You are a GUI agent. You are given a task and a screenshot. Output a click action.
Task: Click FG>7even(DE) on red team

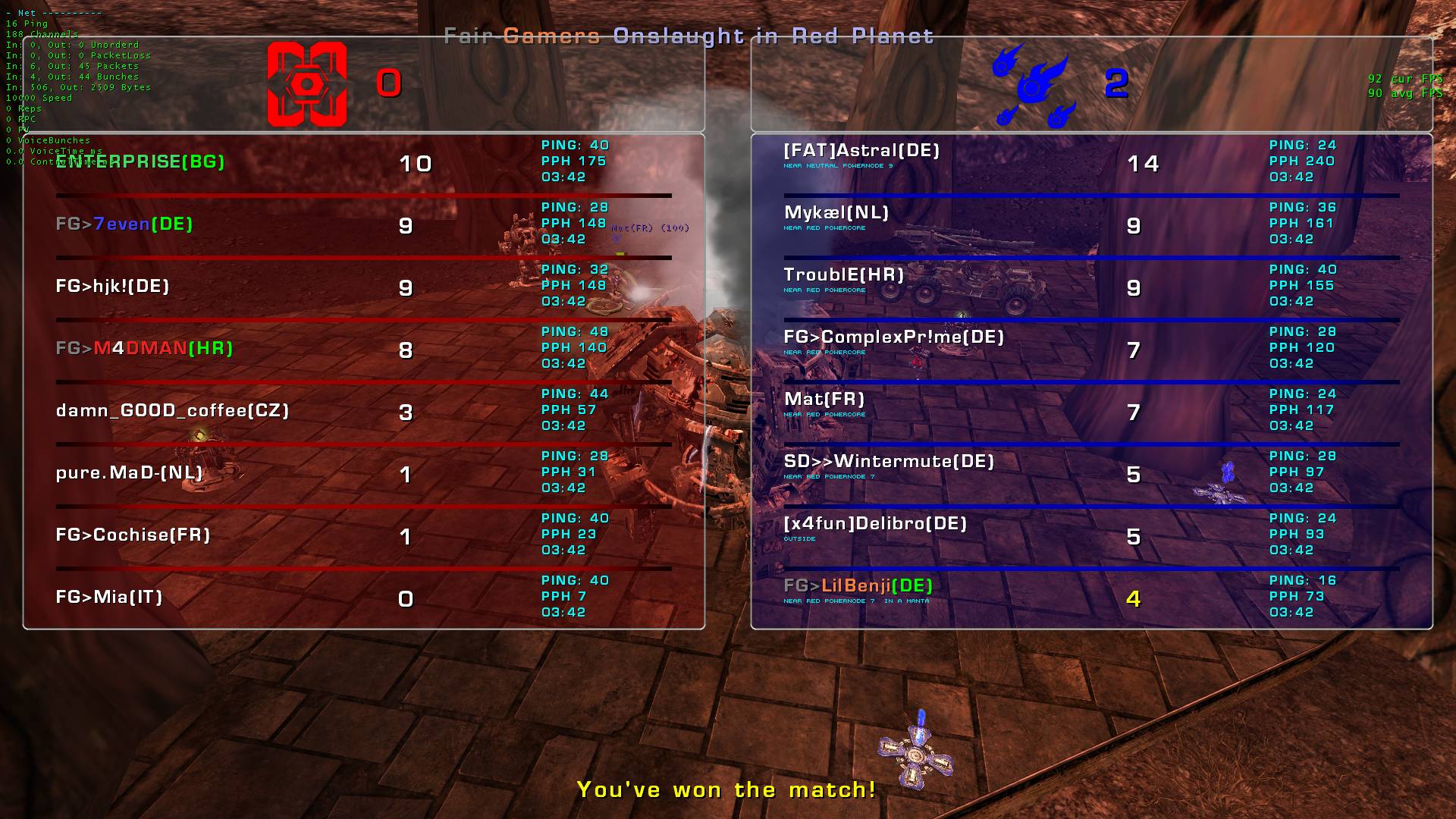click(124, 224)
